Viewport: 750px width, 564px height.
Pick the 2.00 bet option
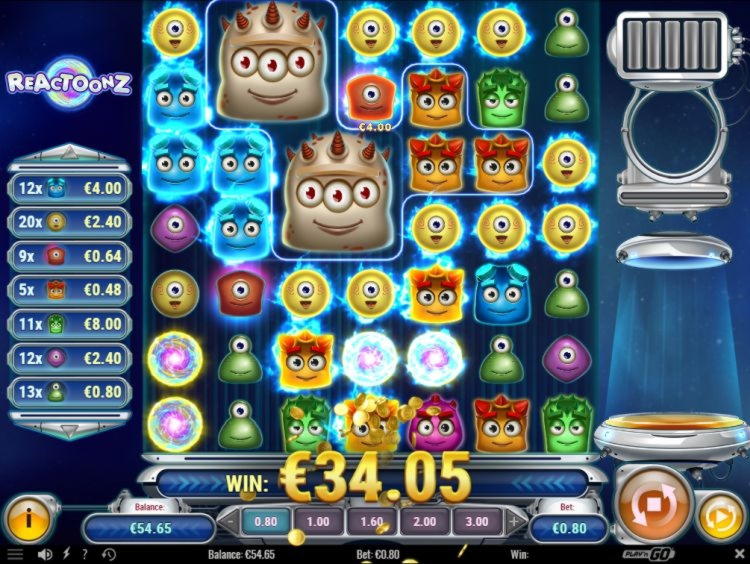pyautogui.click(x=425, y=521)
